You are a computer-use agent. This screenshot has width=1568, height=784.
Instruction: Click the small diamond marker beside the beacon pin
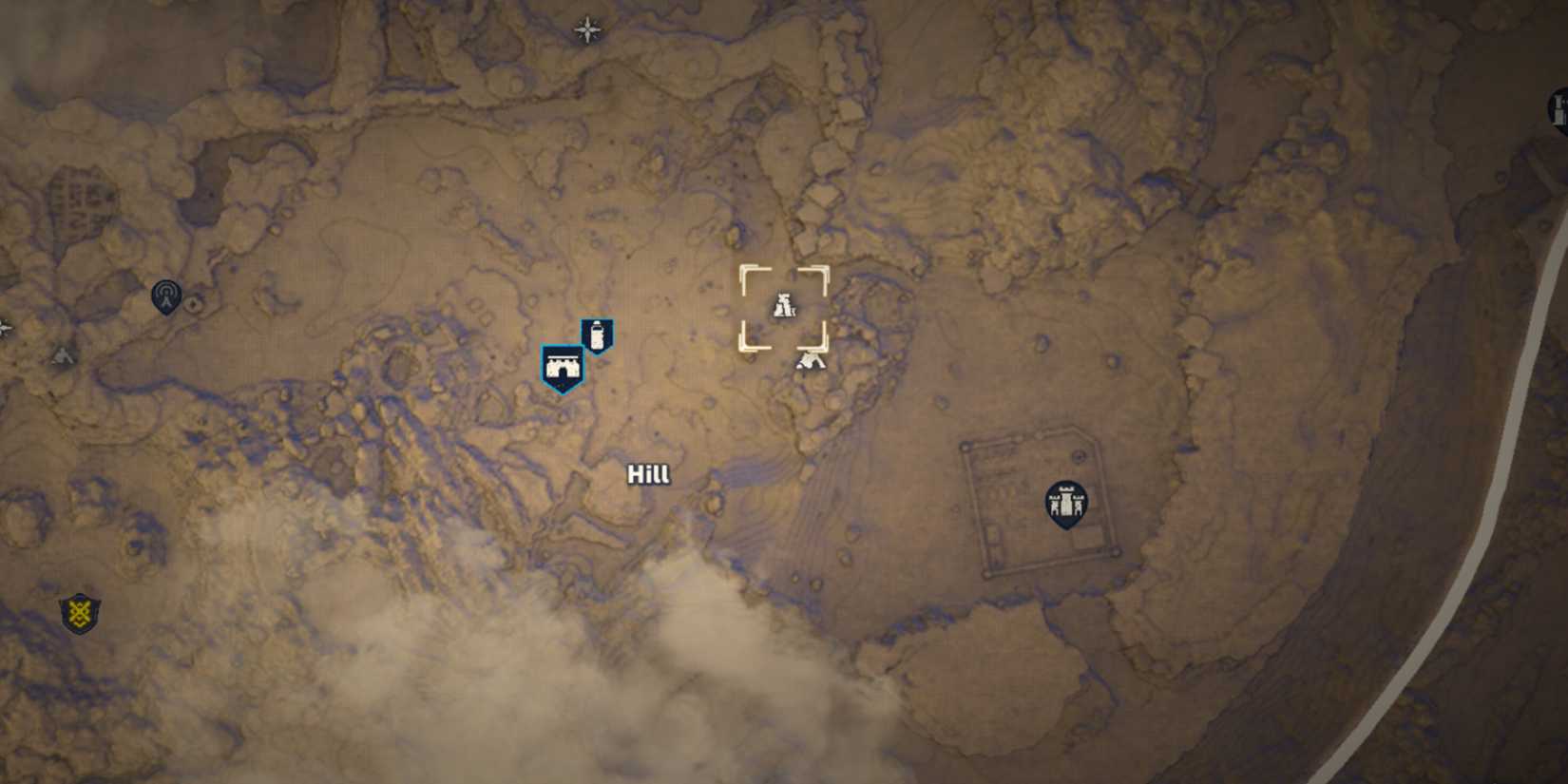coord(193,304)
